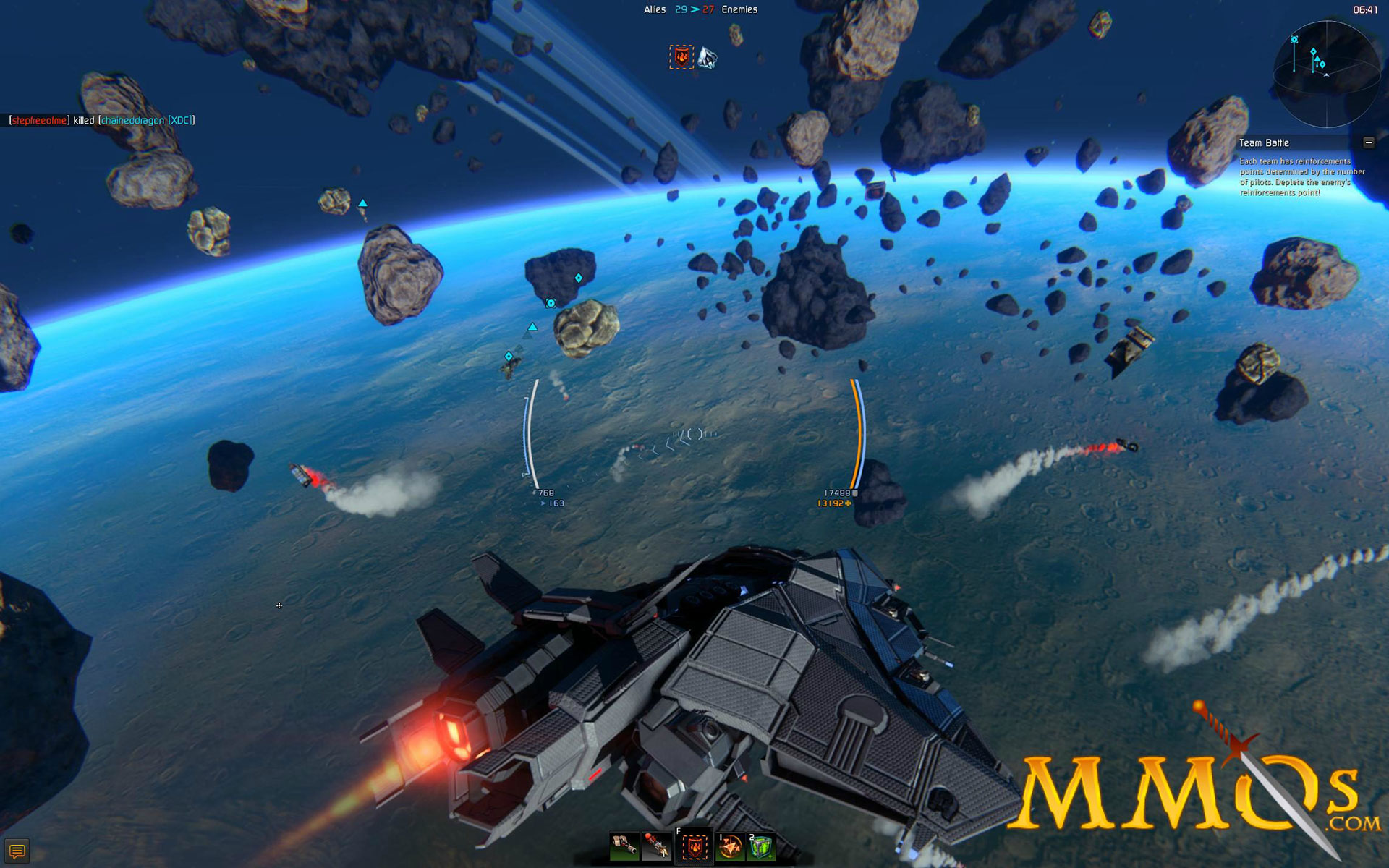The height and width of the screenshot is (868, 1389).
Task: Open the chat window button
Action: coord(17,851)
